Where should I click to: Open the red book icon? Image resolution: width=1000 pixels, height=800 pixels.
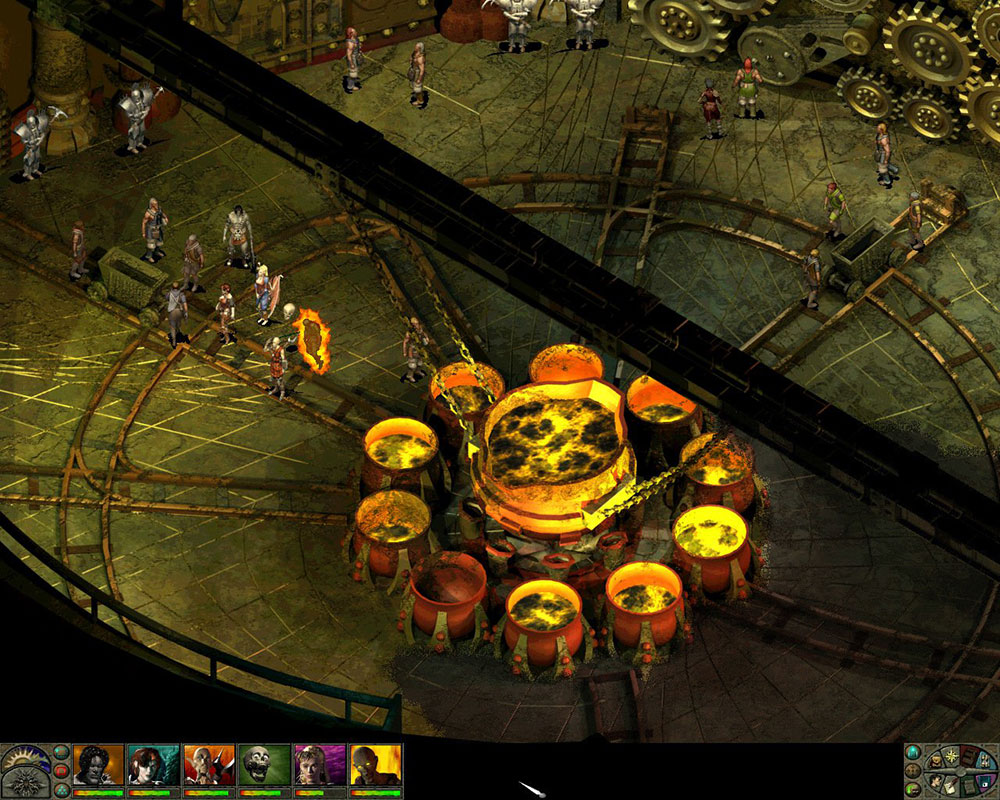tap(969, 758)
